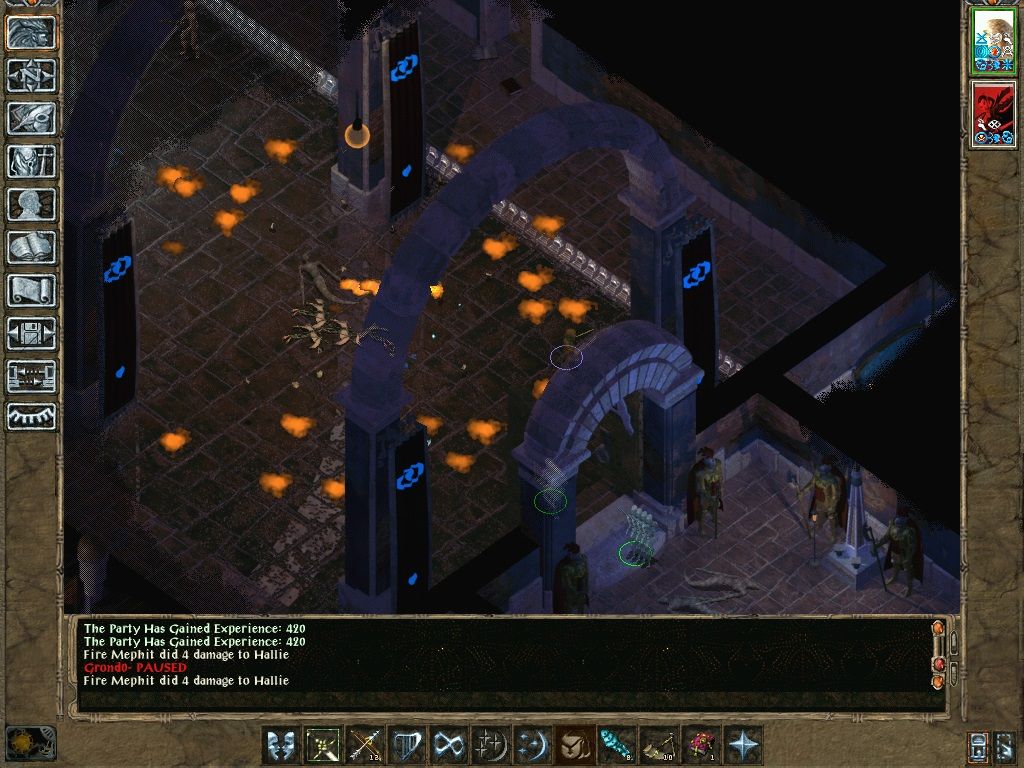Select the white-haired character portrait
1024x768 pixels.
(994, 41)
